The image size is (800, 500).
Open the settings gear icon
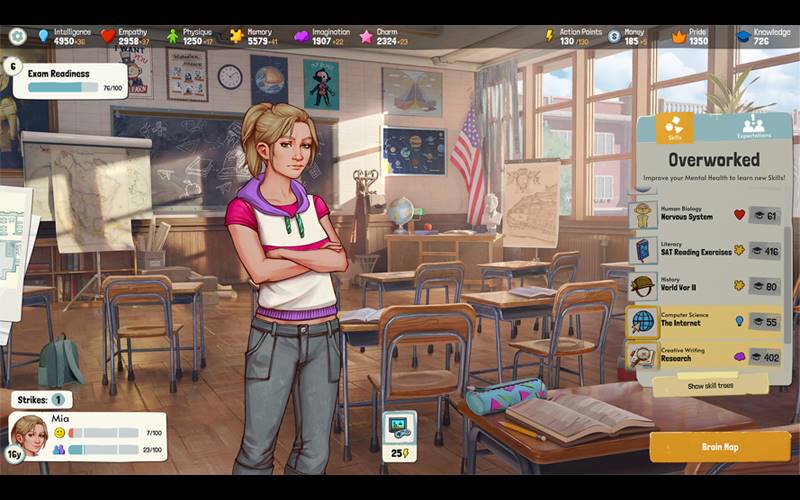(x=17, y=36)
